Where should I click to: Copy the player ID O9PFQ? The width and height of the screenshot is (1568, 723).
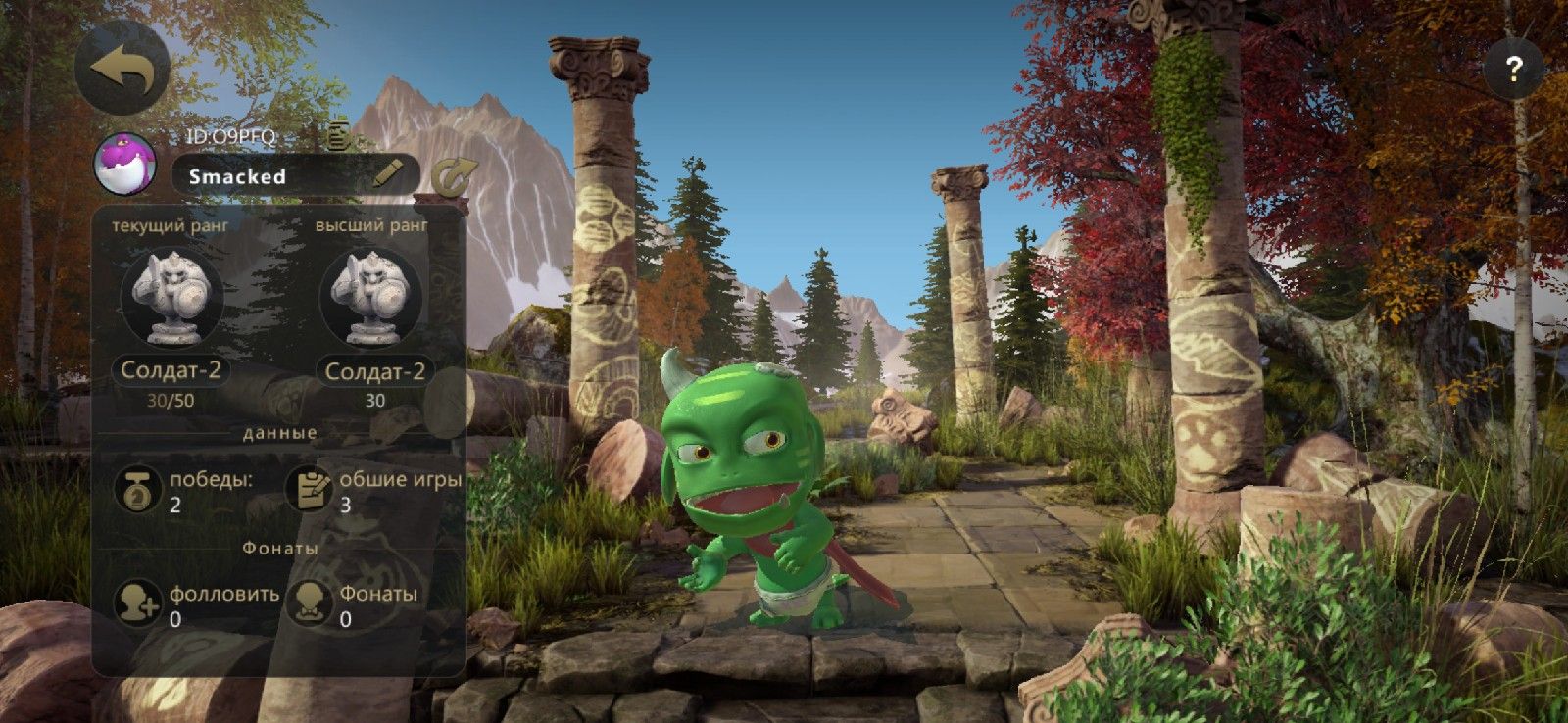(339, 135)
